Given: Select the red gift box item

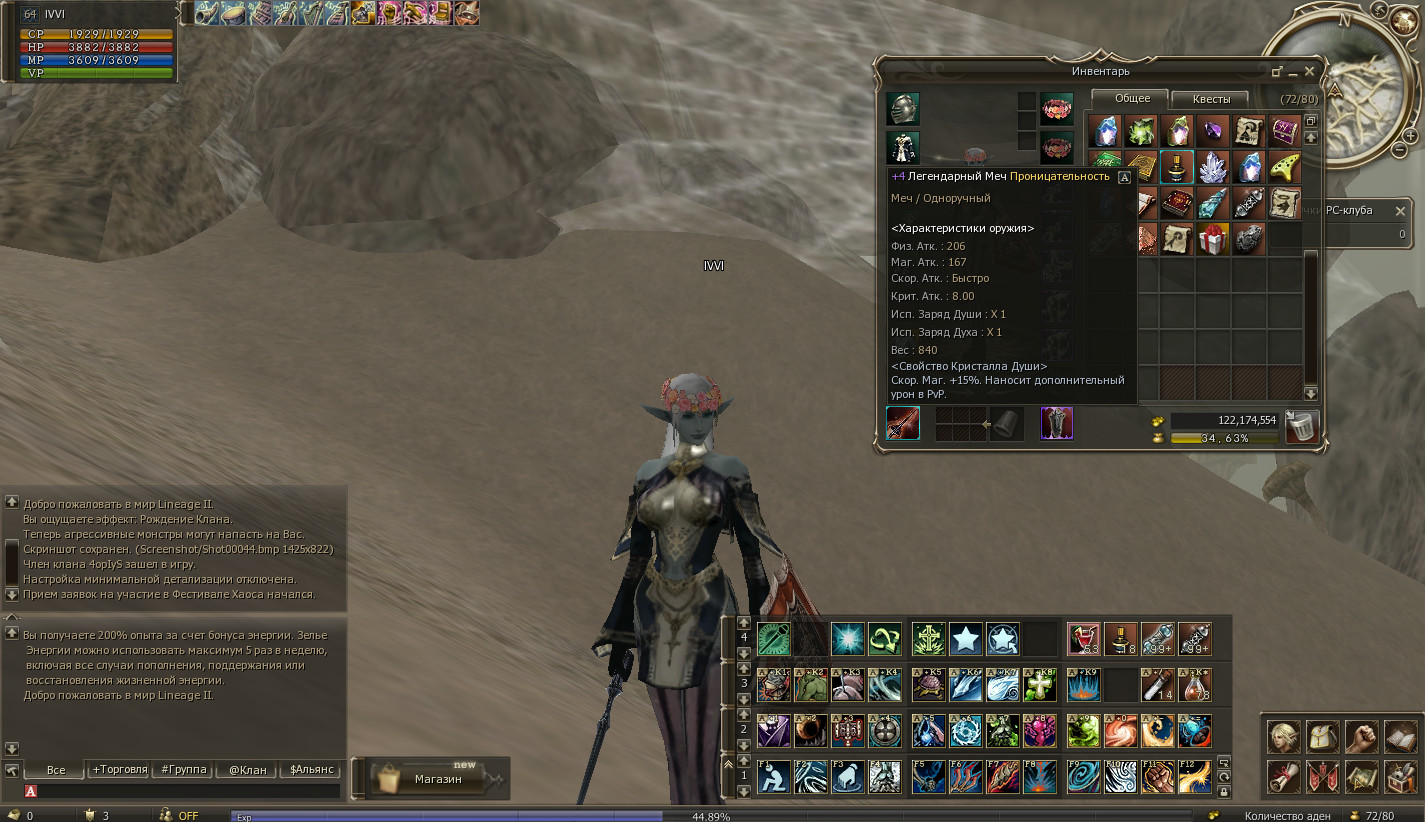Looking at the screenshot, I should click(x=1212, y=239).
